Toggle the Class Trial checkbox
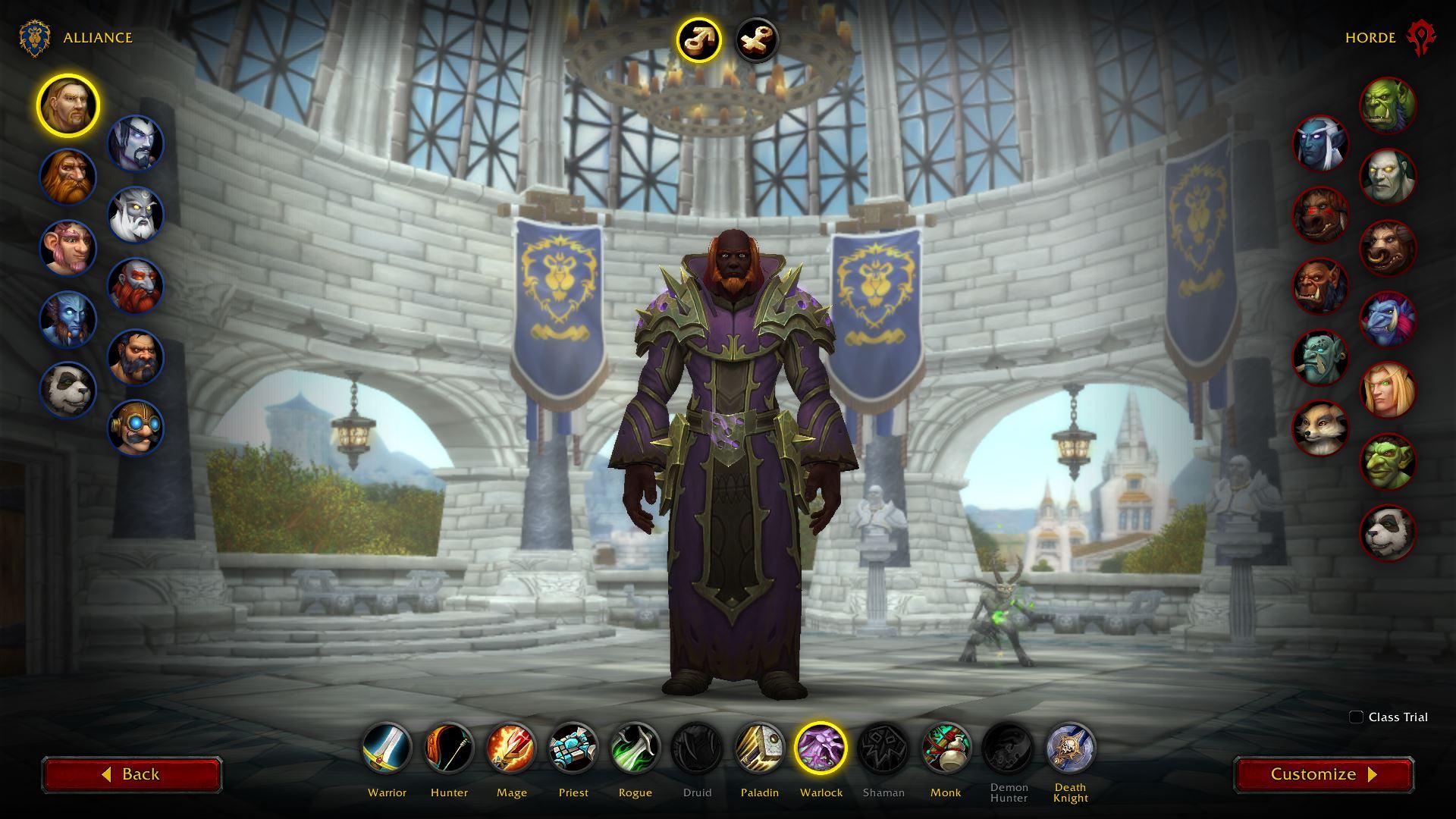 click(x=1356, y=717)
